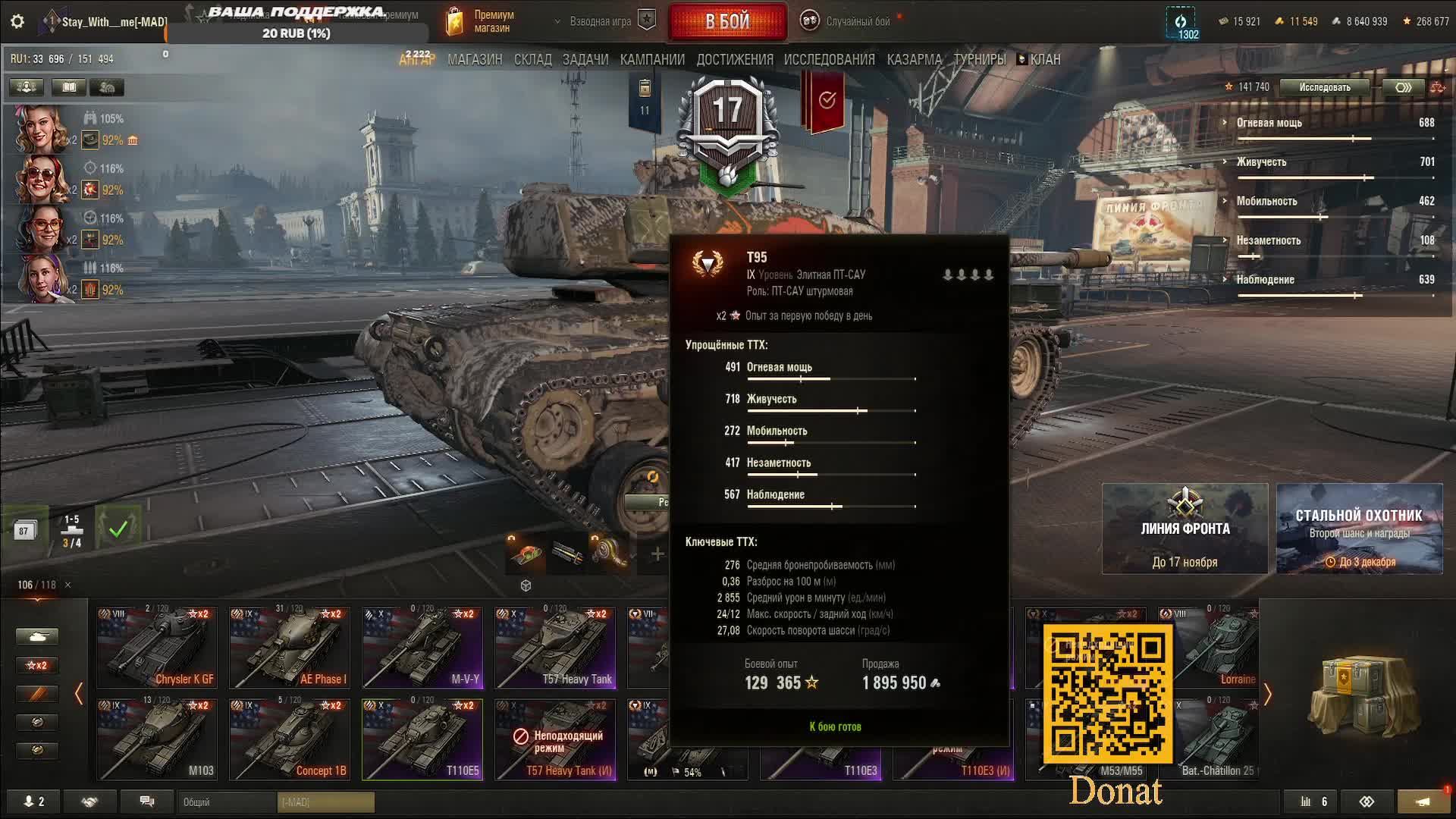The width and height of the screenshot is (1456, 819).
Task: Open the МАГАЗИН shop tab
Action: coord(475,59)
